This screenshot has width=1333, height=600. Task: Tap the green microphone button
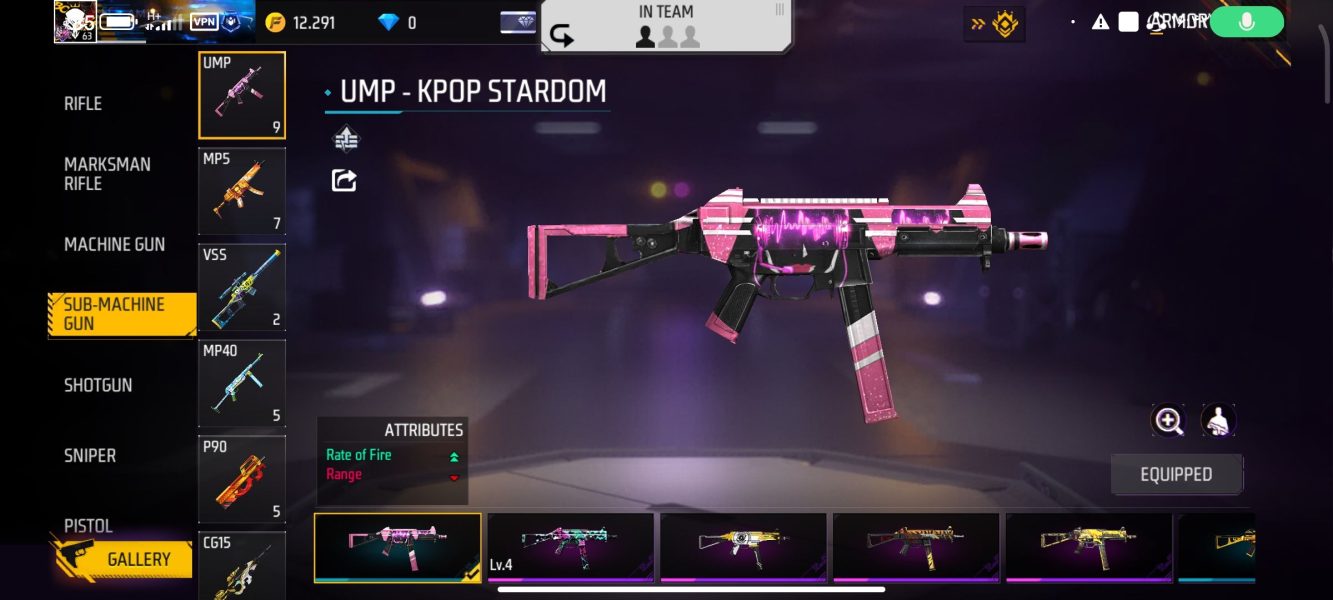(x=1246, y=22)
